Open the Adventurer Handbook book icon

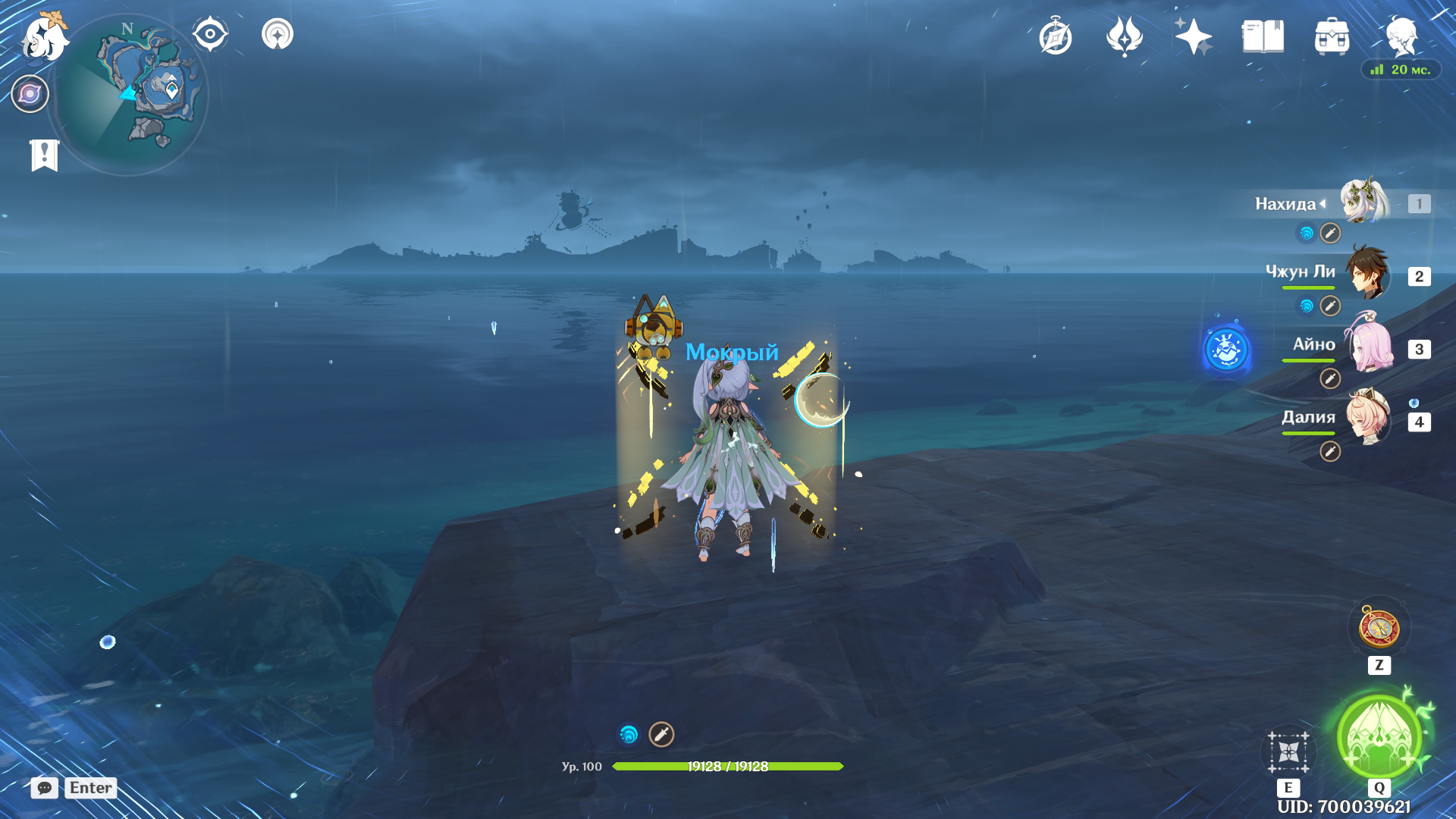click(1263, 36)
